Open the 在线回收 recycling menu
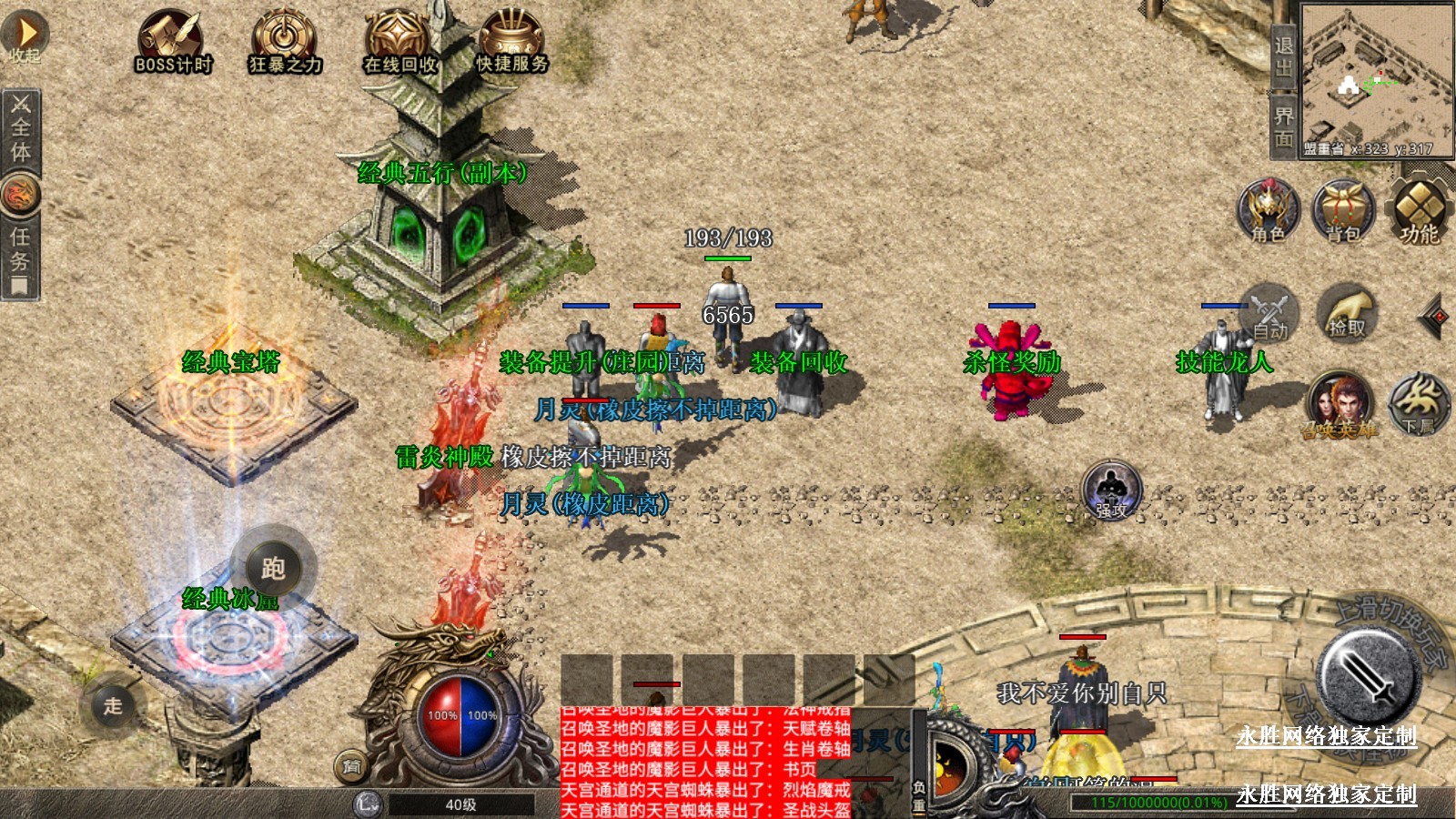 (x=400, y=42)
